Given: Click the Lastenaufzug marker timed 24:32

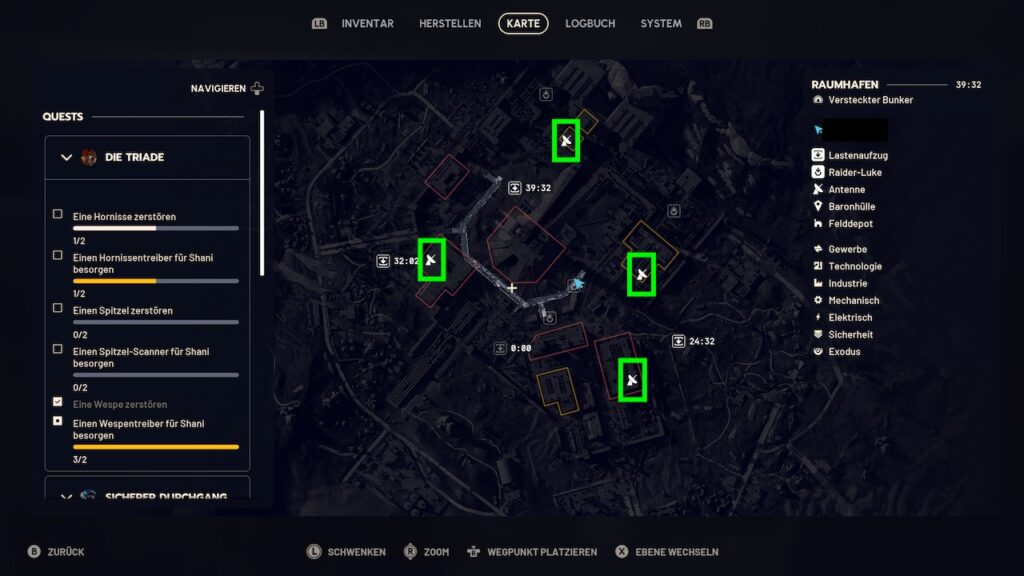Looking at the screenshot, I should tap(679, 341).
